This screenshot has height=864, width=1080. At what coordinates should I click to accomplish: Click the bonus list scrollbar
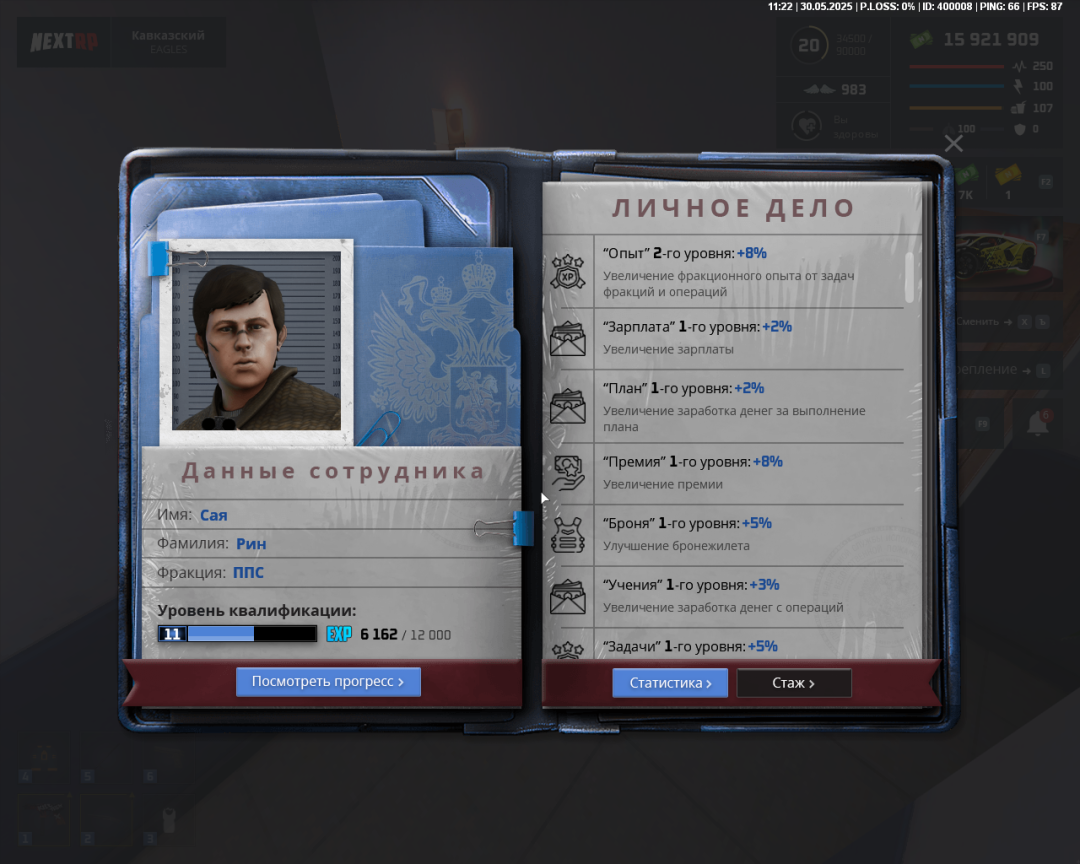910,278
